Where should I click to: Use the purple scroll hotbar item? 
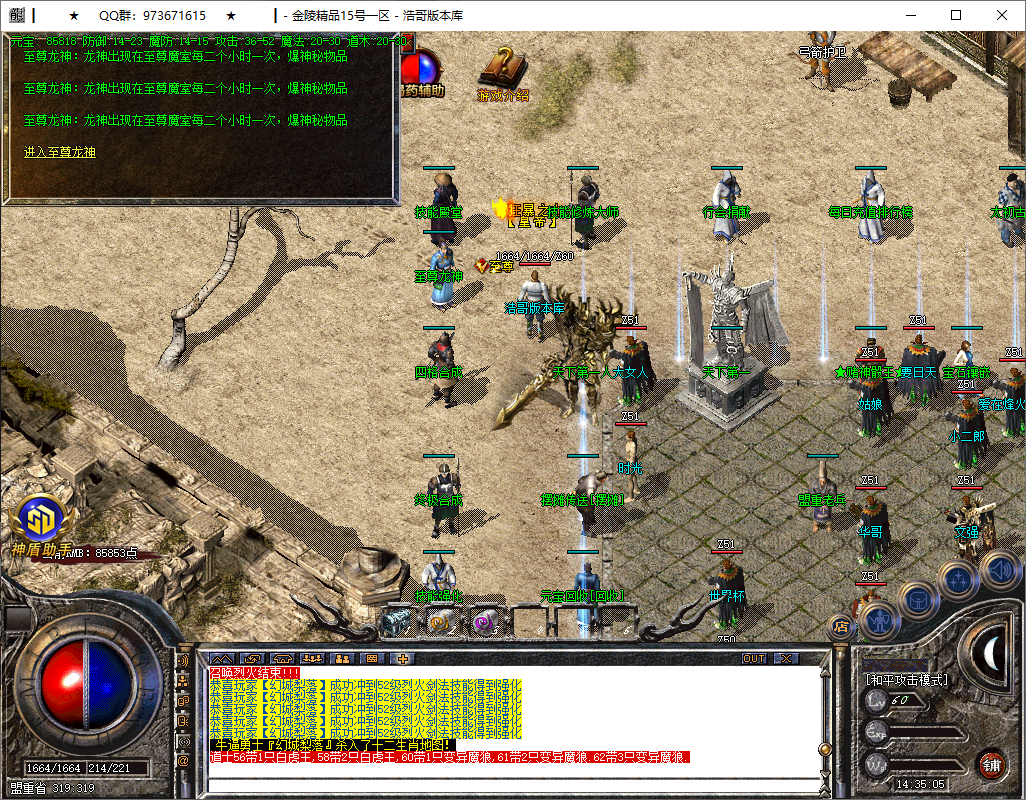tap(484, 622)
